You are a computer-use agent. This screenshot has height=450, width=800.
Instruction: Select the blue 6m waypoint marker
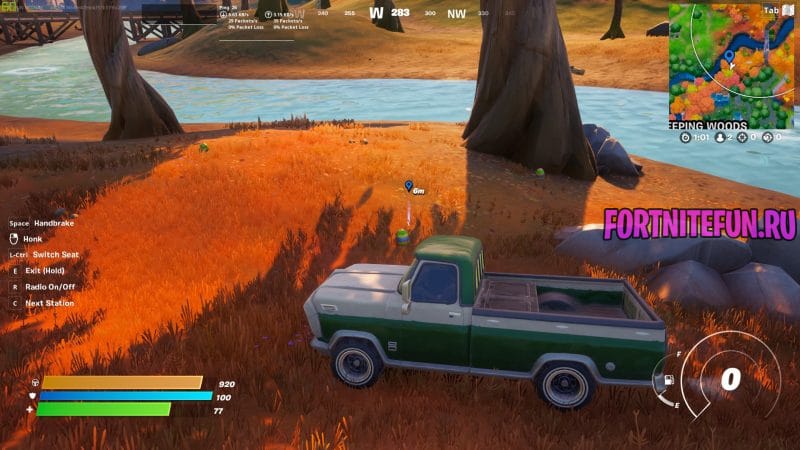point(409,186)
